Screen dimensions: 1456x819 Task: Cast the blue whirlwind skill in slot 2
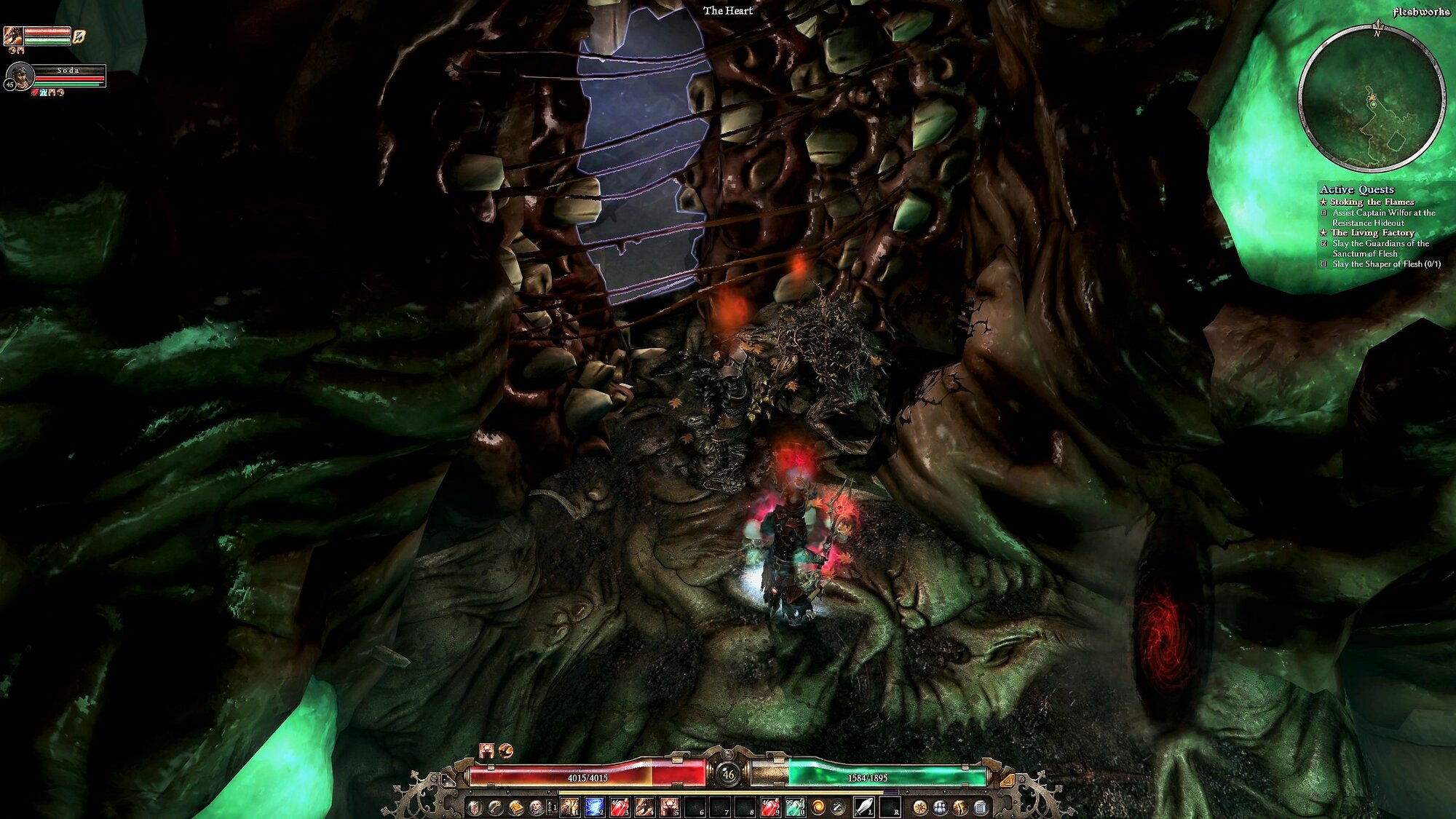594,807
